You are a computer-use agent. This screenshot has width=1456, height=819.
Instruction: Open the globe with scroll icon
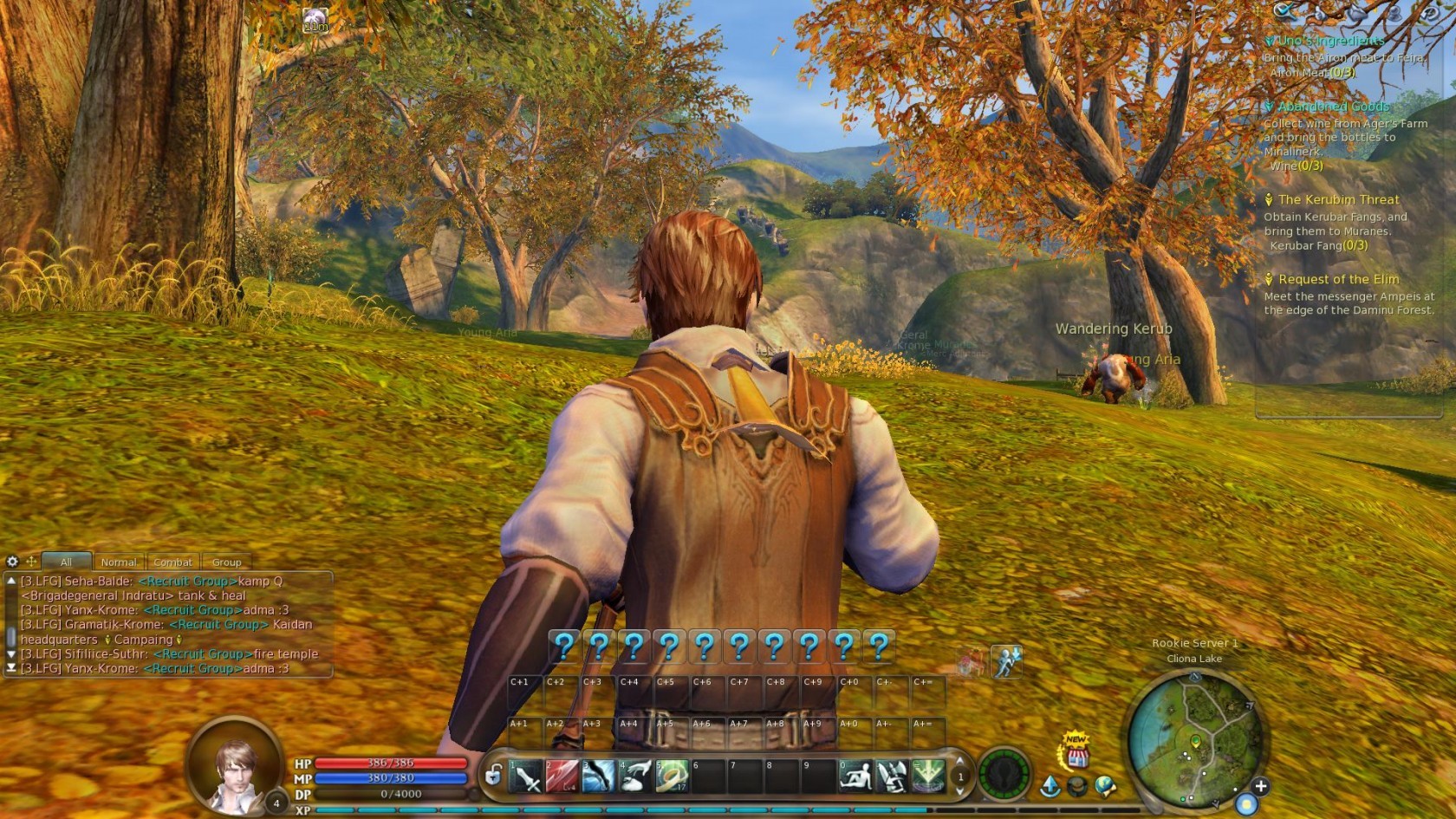click(x=1105, y=787)
